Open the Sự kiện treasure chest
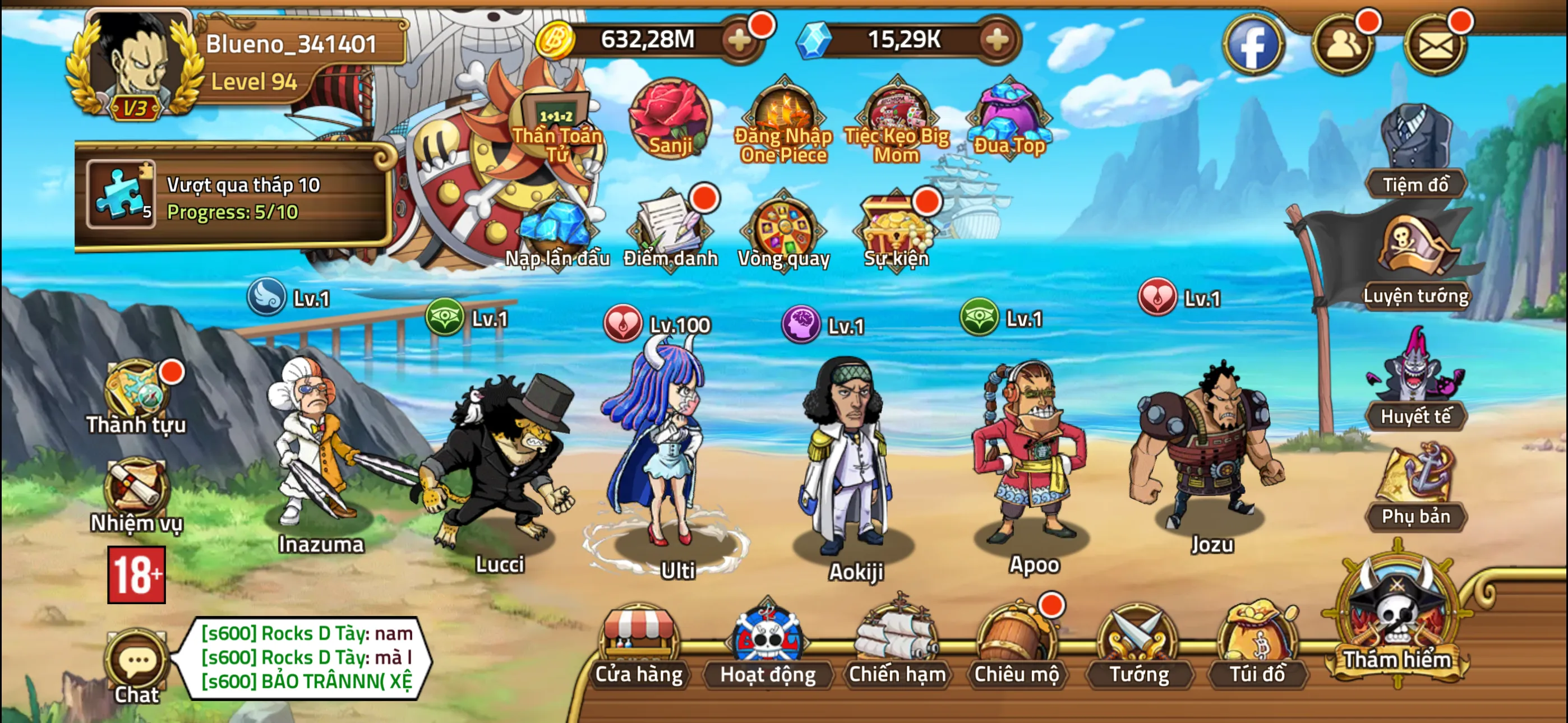Image resolution: width=1568 pixels, height=723 pixels. pos(895,228)
